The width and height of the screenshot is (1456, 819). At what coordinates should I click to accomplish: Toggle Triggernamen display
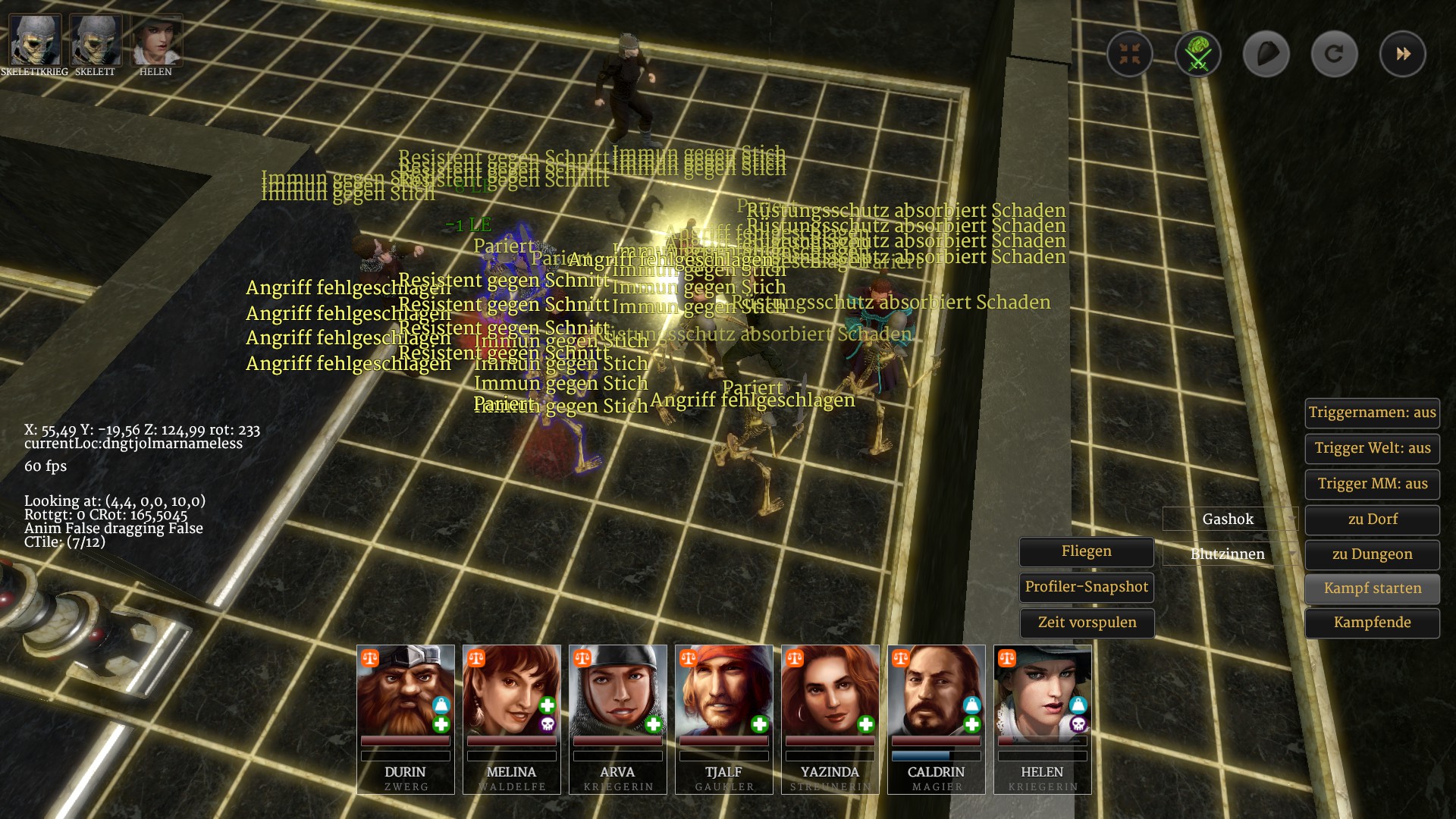1372,413
